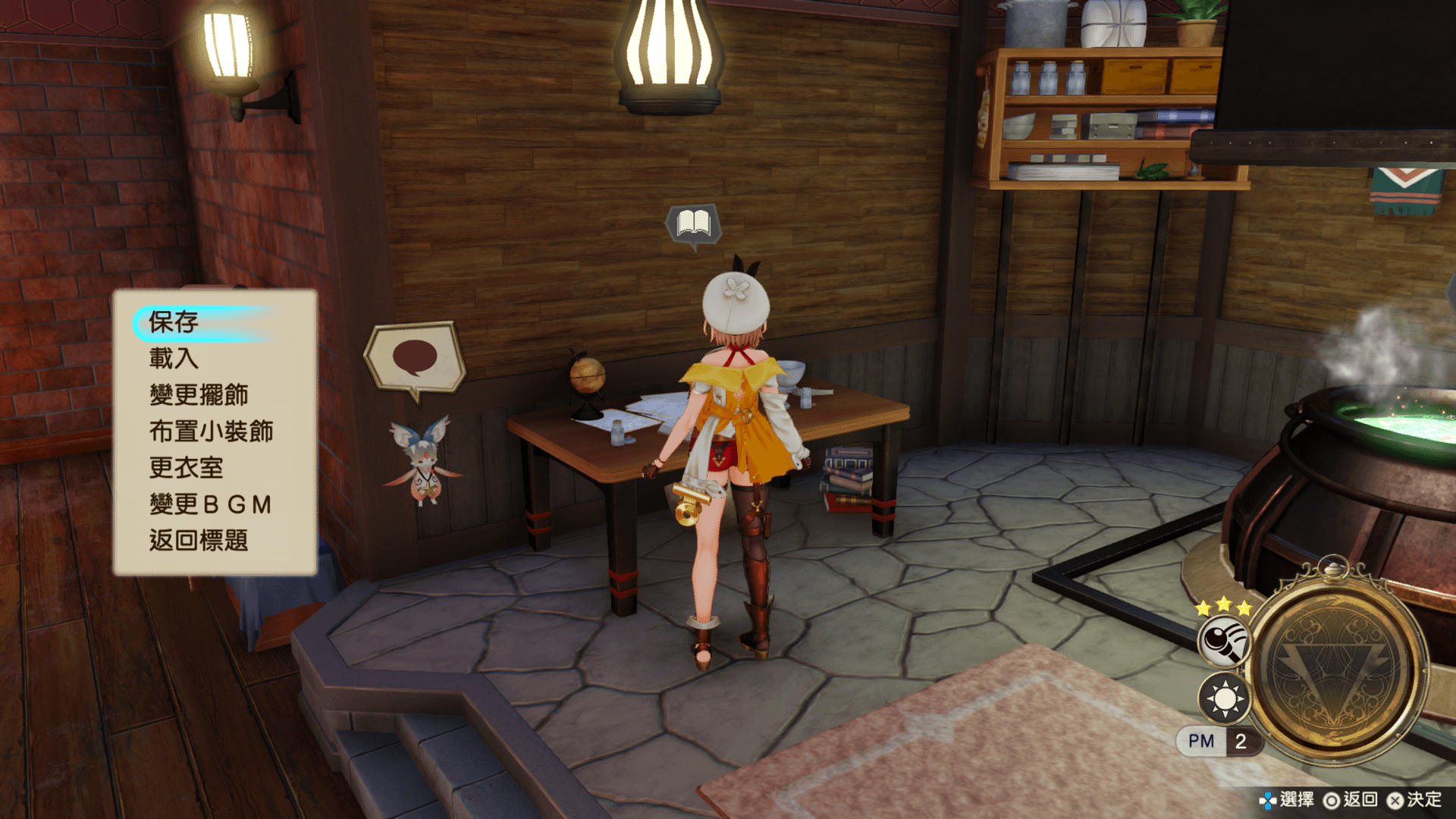The width and height of the screenshot is (1456, 819).
Task: Select 保存 to save the game
Action: click(x=174, y=322)
